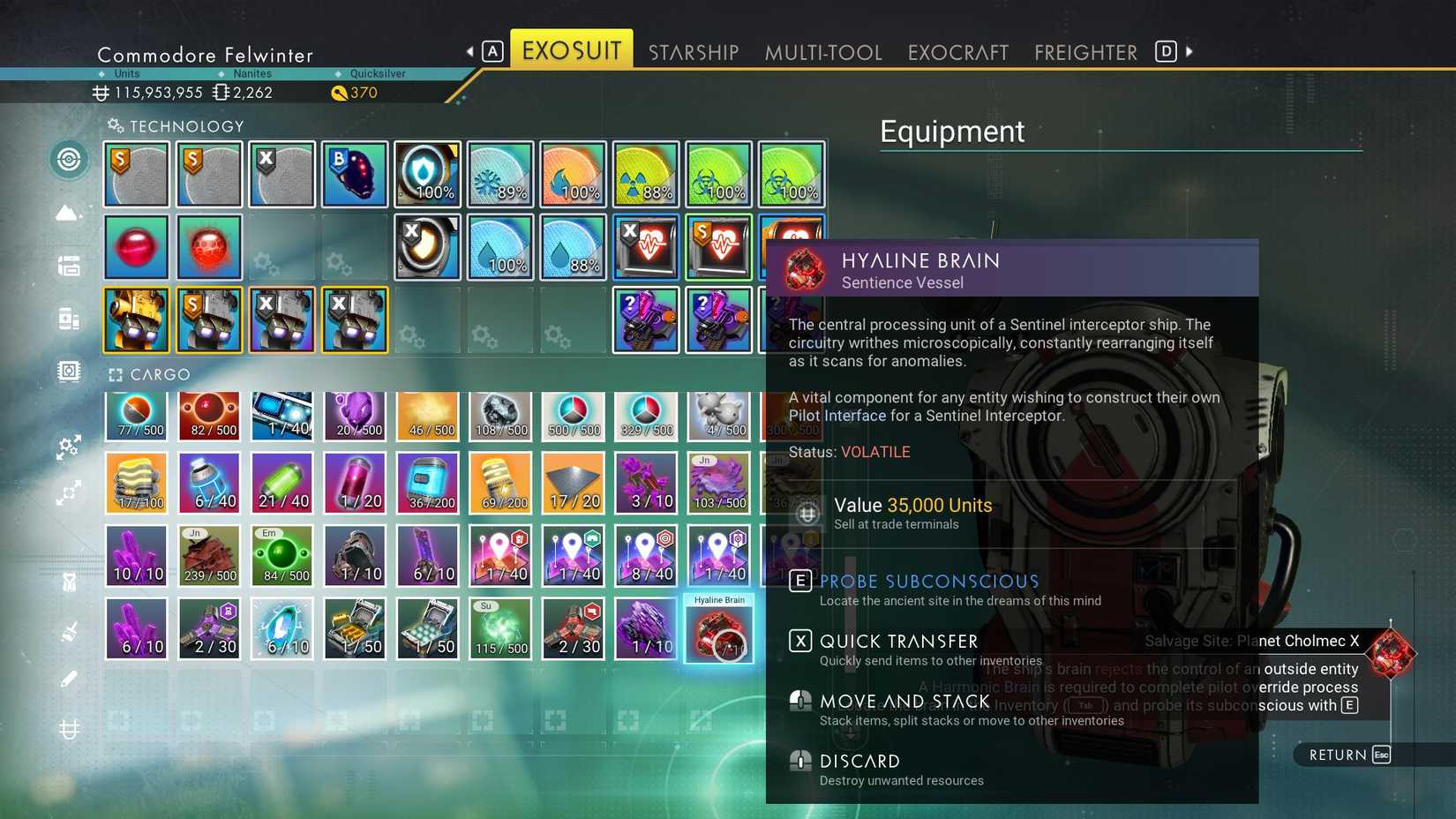
Task: Select the Hyaline Brain item in cargo
Action: (x=718, y=628)
